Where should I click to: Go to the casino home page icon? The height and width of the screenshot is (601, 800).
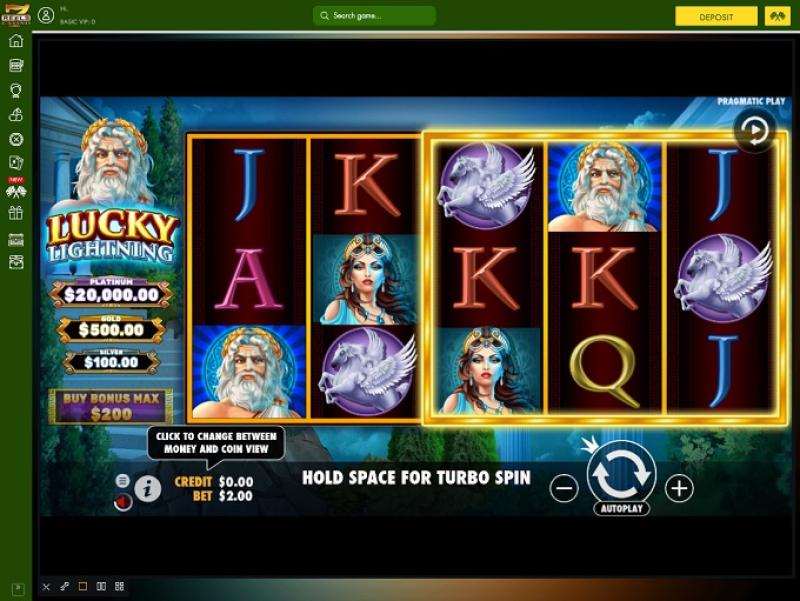(x=16, y=41)
